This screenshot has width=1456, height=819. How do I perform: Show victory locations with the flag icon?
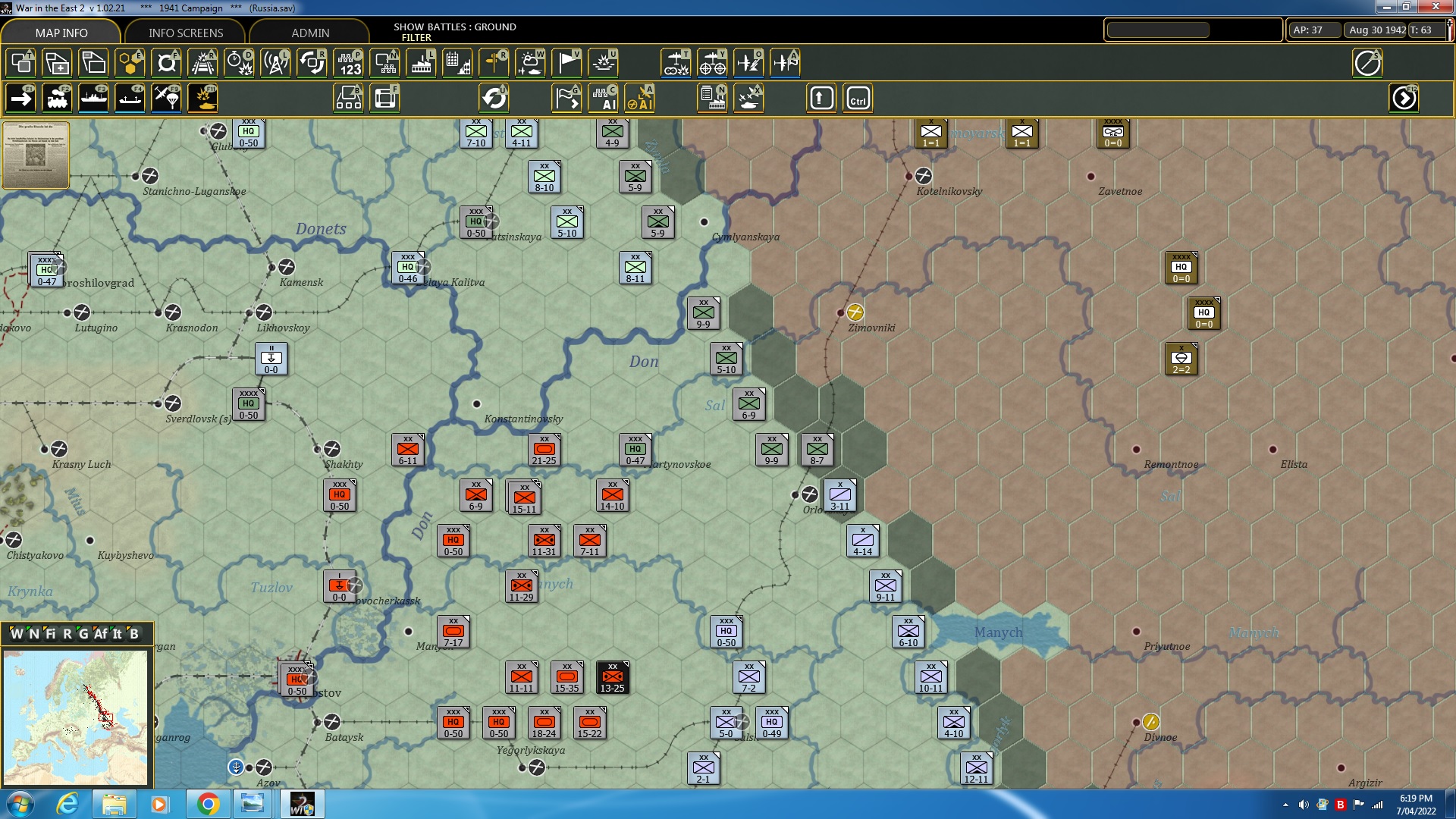(566, 63)
